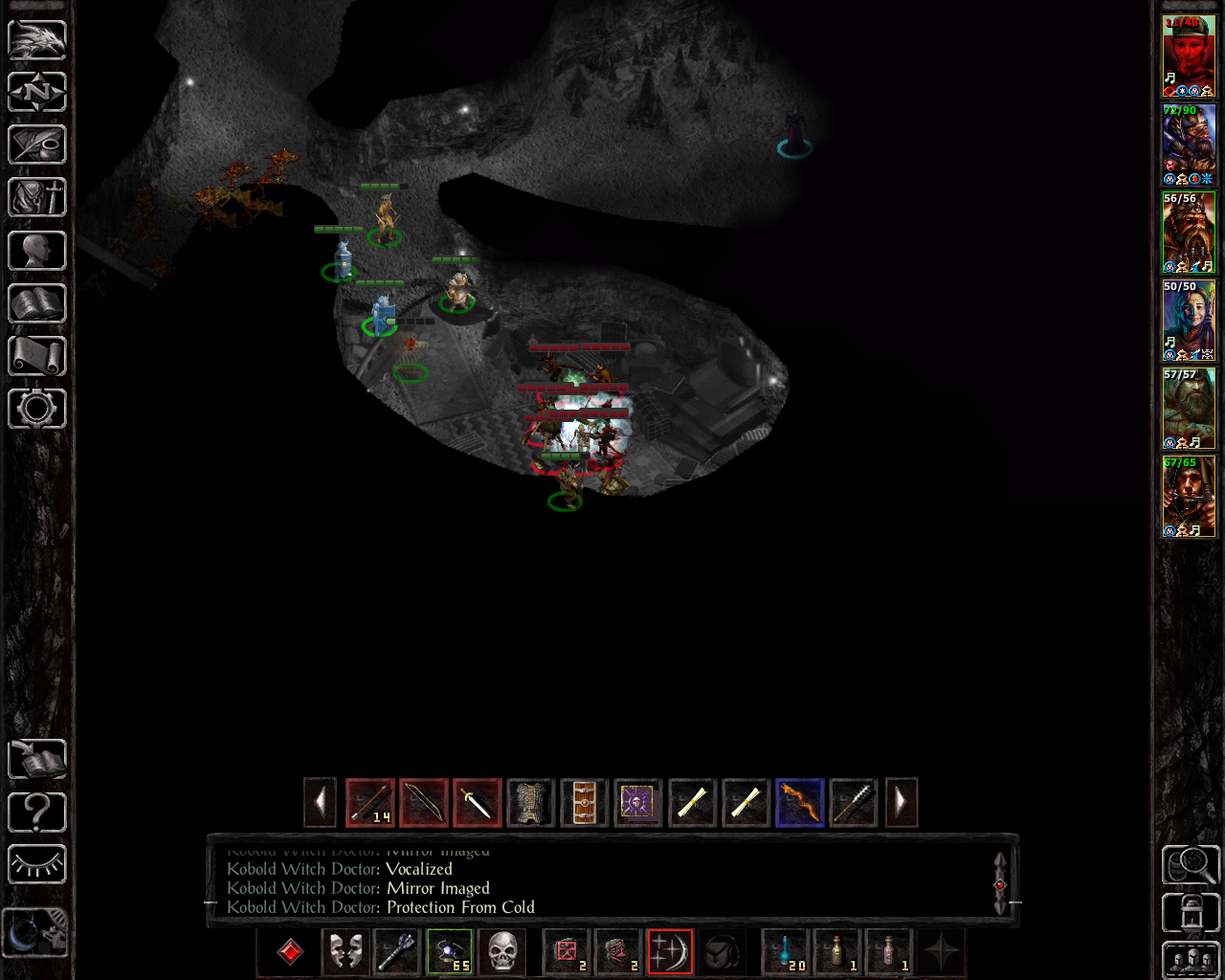The width and height of the screenshot is (1225, 980).
Task: Open the mage spellbook icon
Action: (x=37, y=303)
